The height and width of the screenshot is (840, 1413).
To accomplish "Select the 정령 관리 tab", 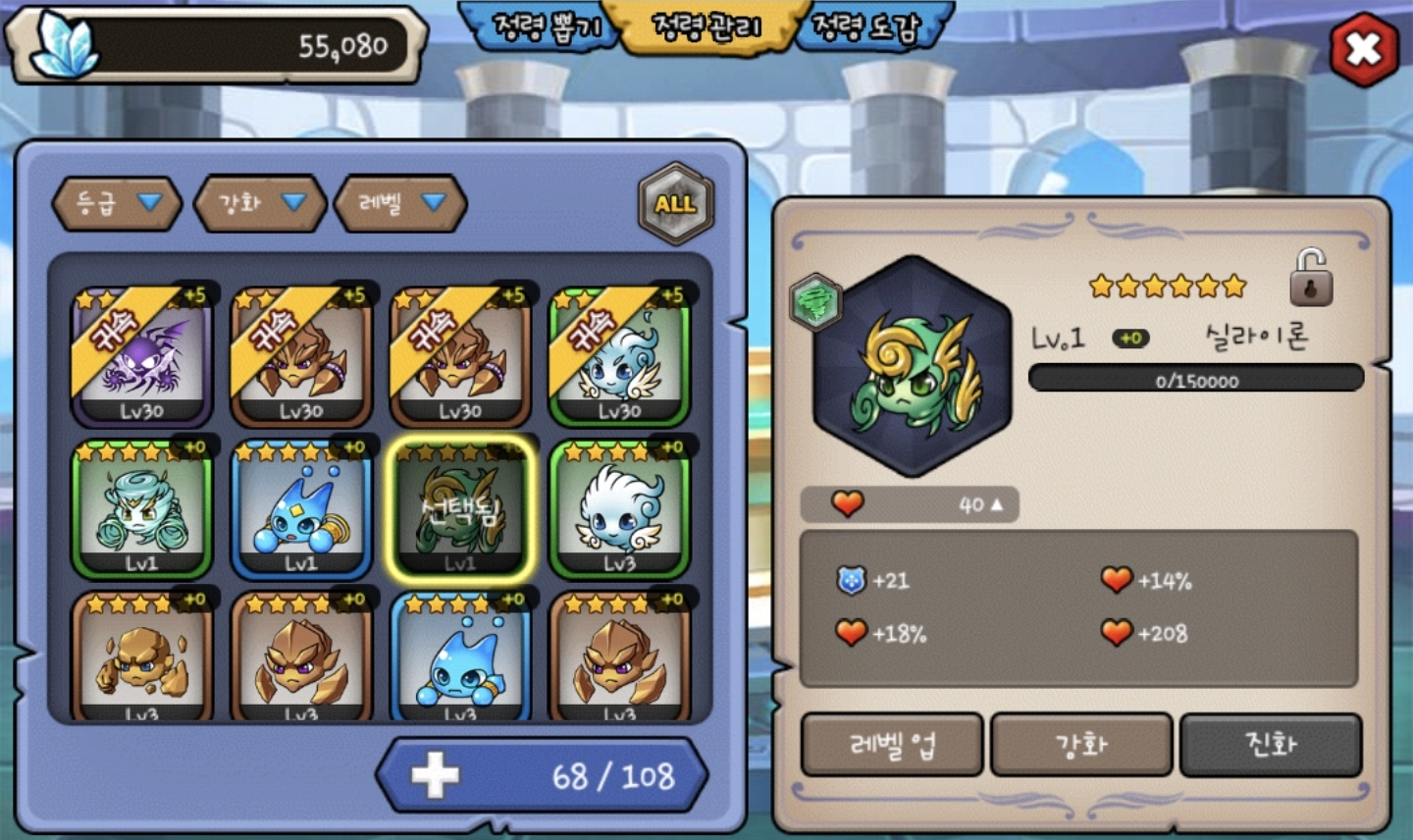I will [706, 27].
